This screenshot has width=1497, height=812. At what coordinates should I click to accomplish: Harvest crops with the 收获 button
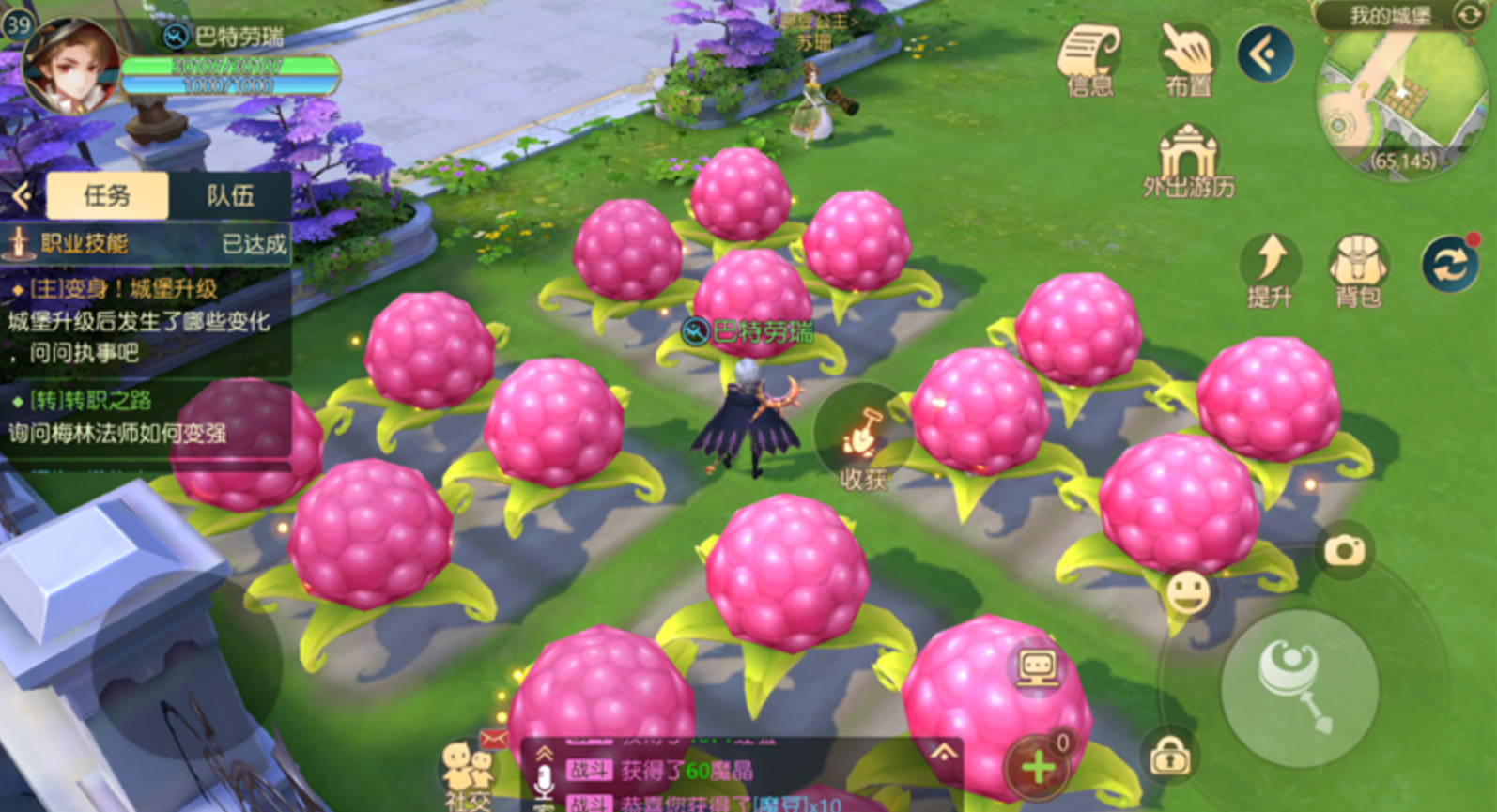[862, 446]
